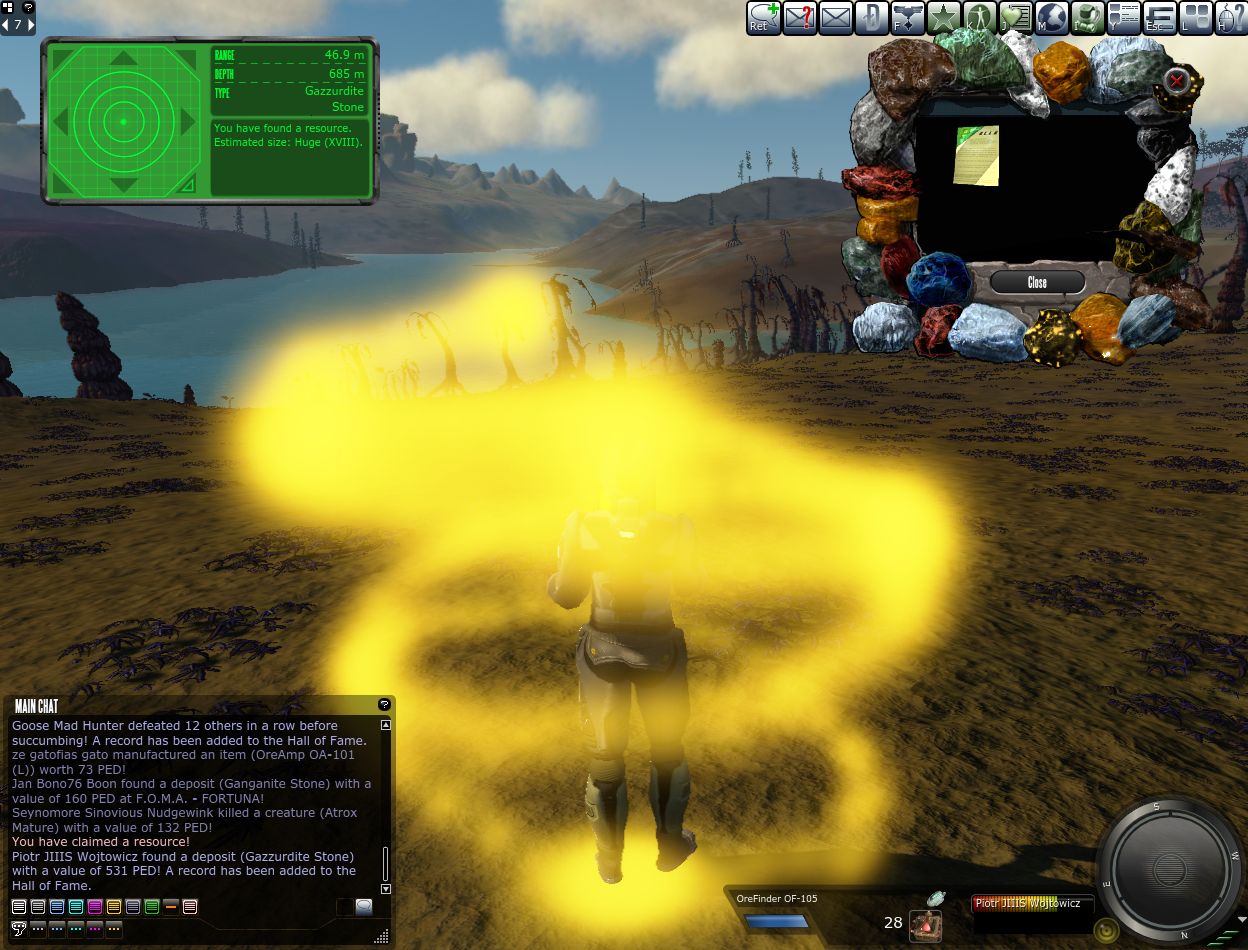This screenshot has height=950, width=1248.
Task: Select the equipped OreFinder tool icon
Action: tap(925, 925)
